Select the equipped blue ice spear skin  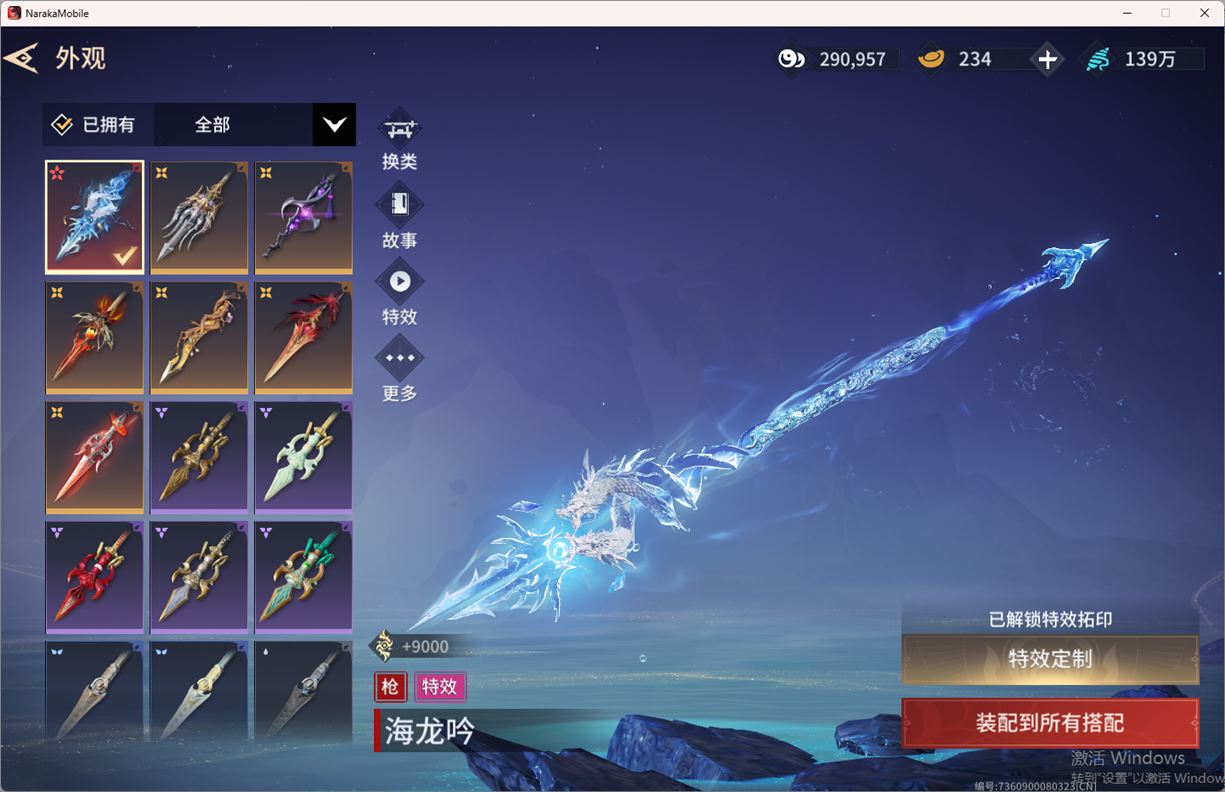click(x=95, y=217)
